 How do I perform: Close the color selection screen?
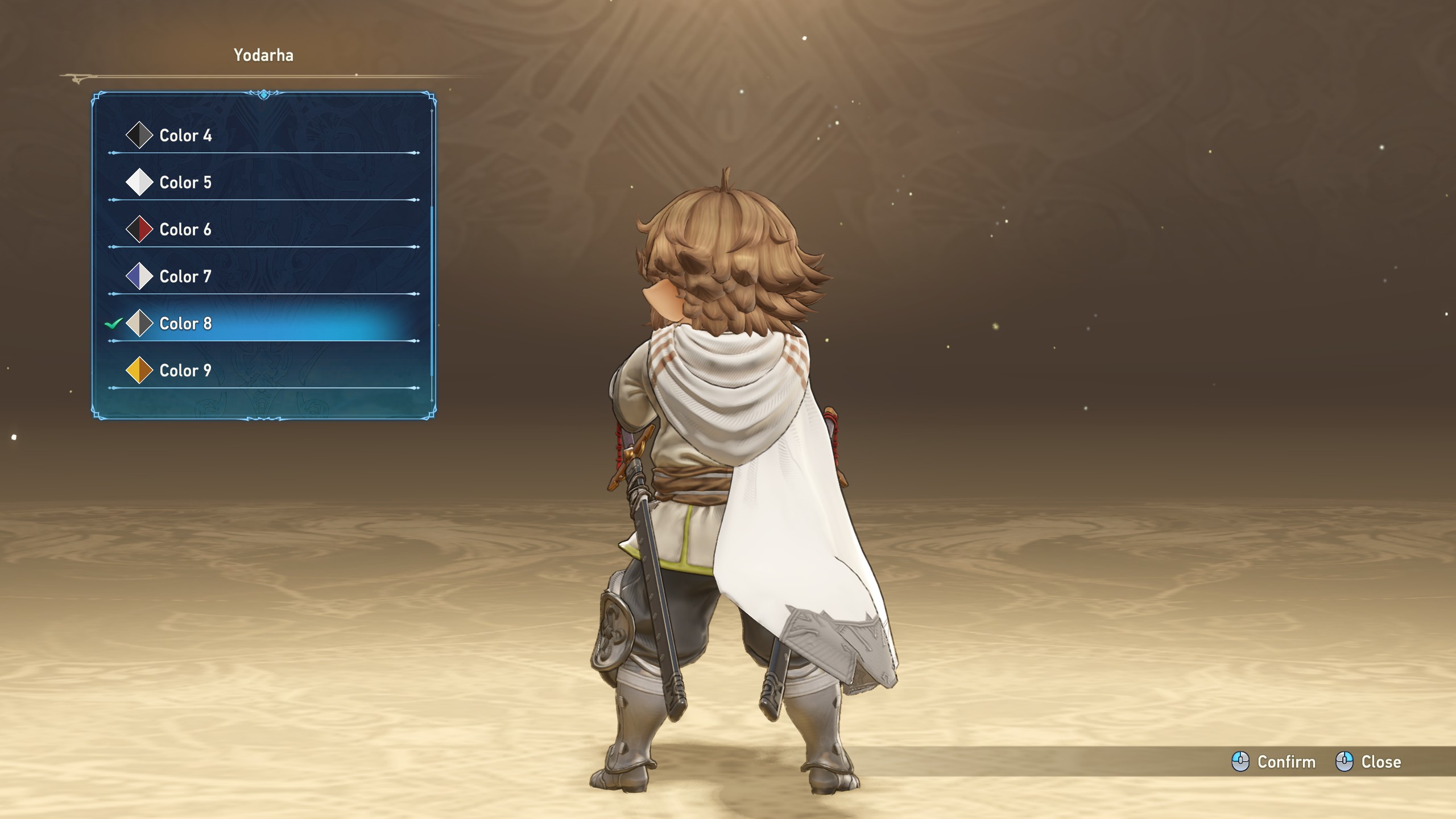click(x=1368, y=762)
